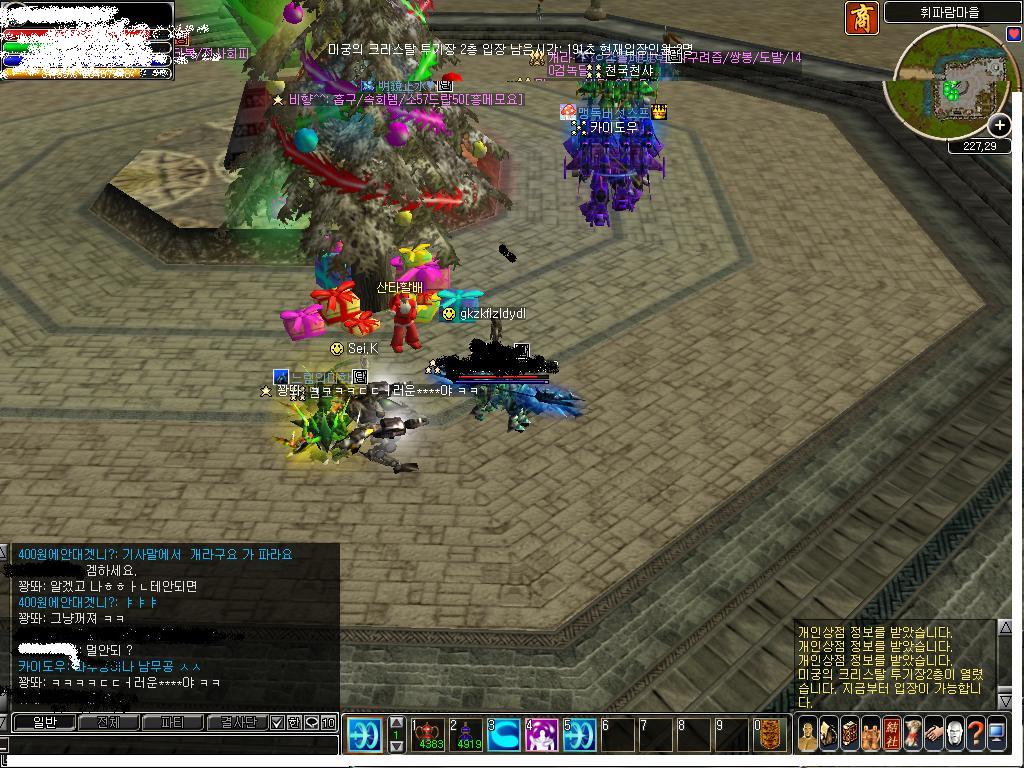Open the computer monitor system menu icon
1024x768 pixels.
(x=996, y=734)
